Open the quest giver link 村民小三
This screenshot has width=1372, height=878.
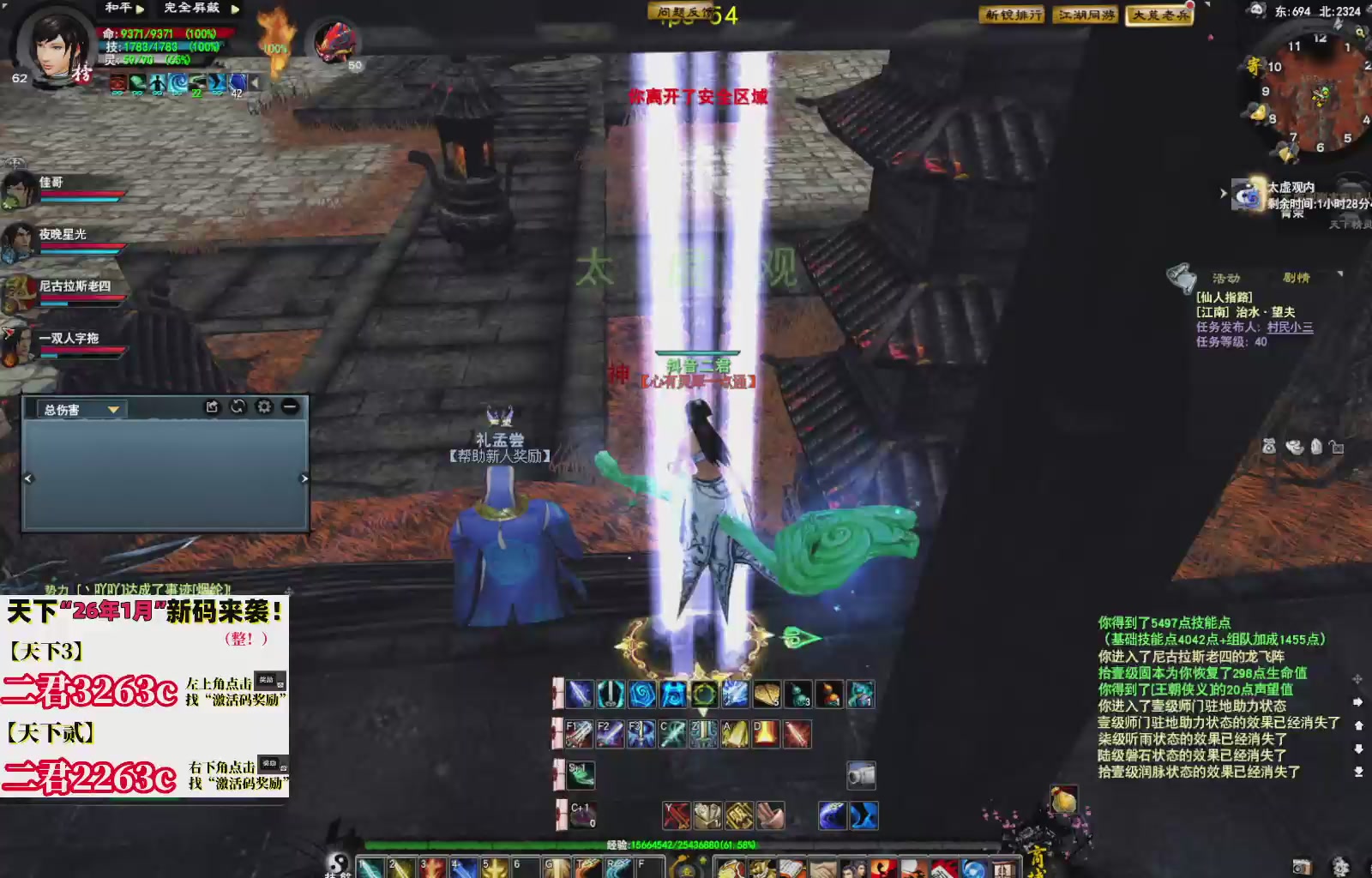pos(1291,326)
